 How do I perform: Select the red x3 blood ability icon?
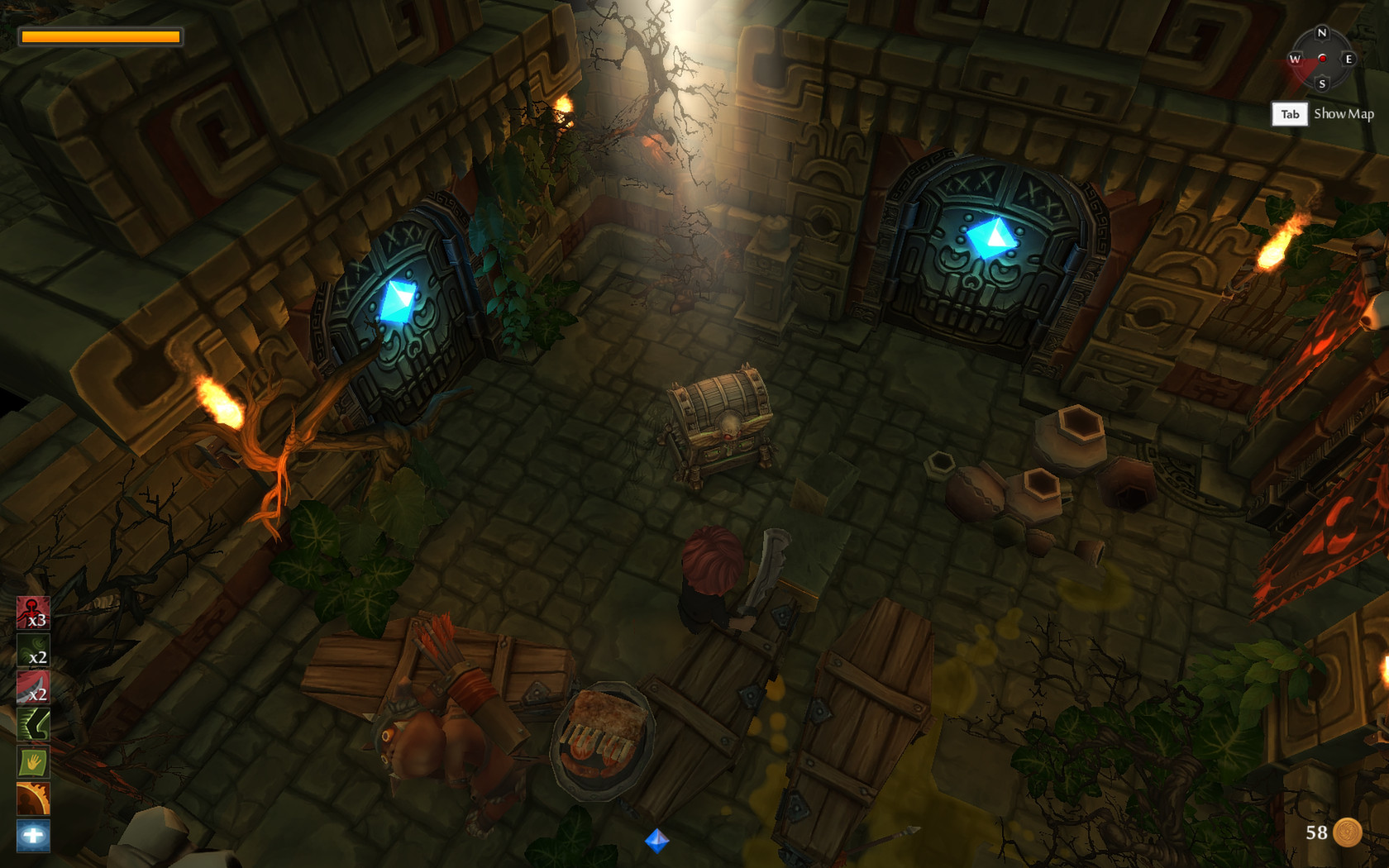(x=31, y=613)
